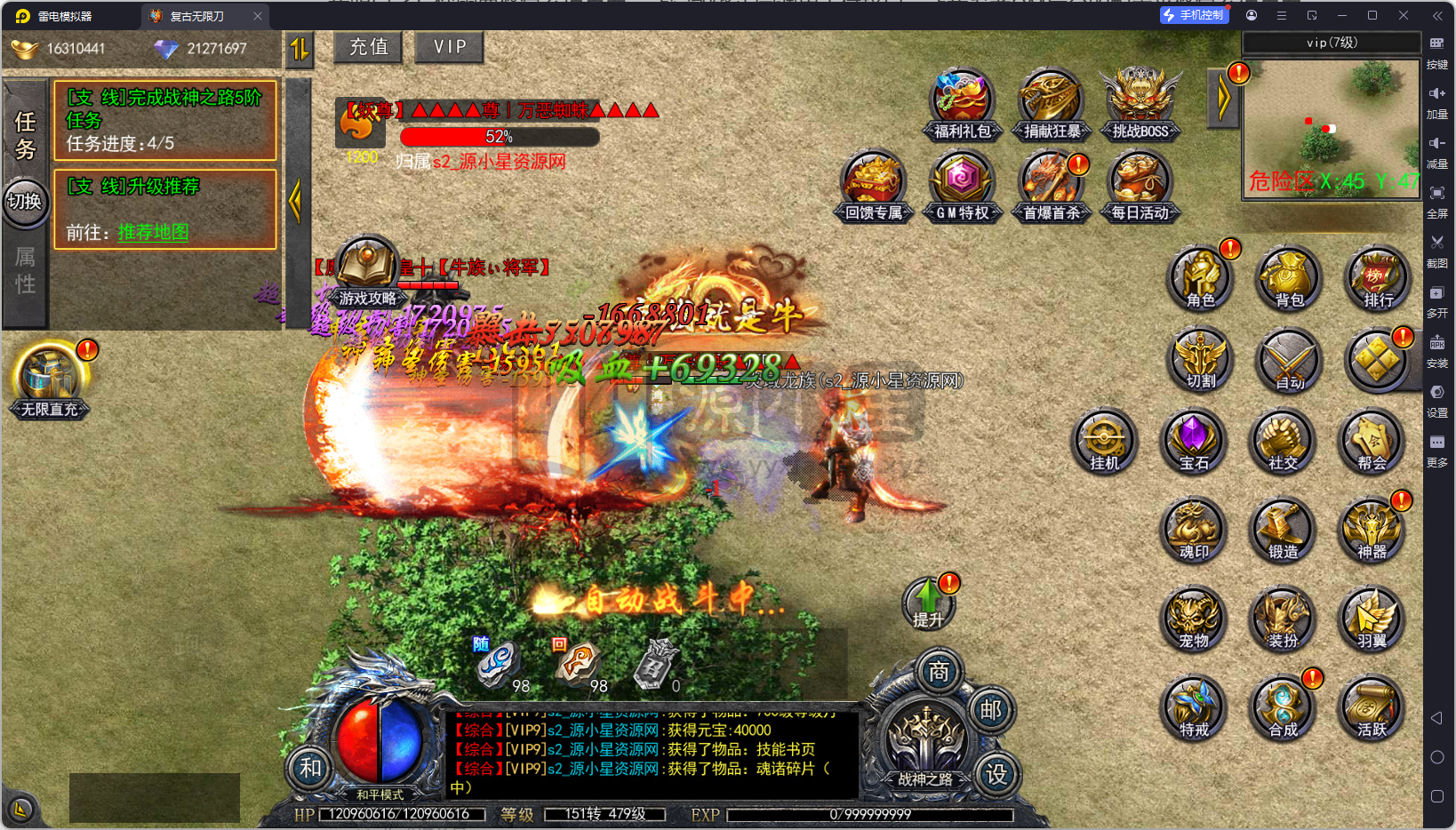Show the 排行 ranking board
1456x830 pixels.
point(1378,277)
